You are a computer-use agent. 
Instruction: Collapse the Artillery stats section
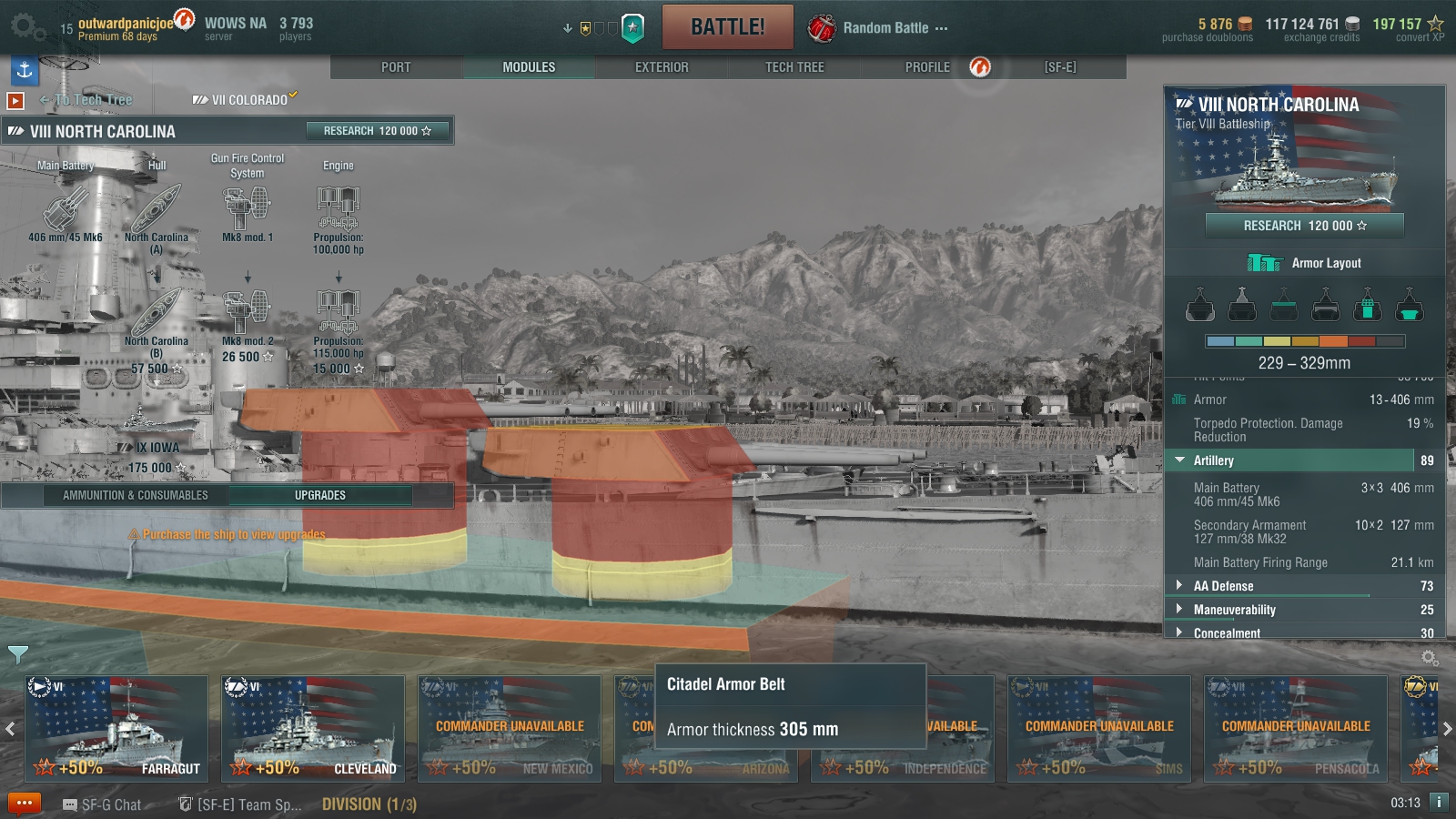pyautogui.click(x=1213, y=460)
